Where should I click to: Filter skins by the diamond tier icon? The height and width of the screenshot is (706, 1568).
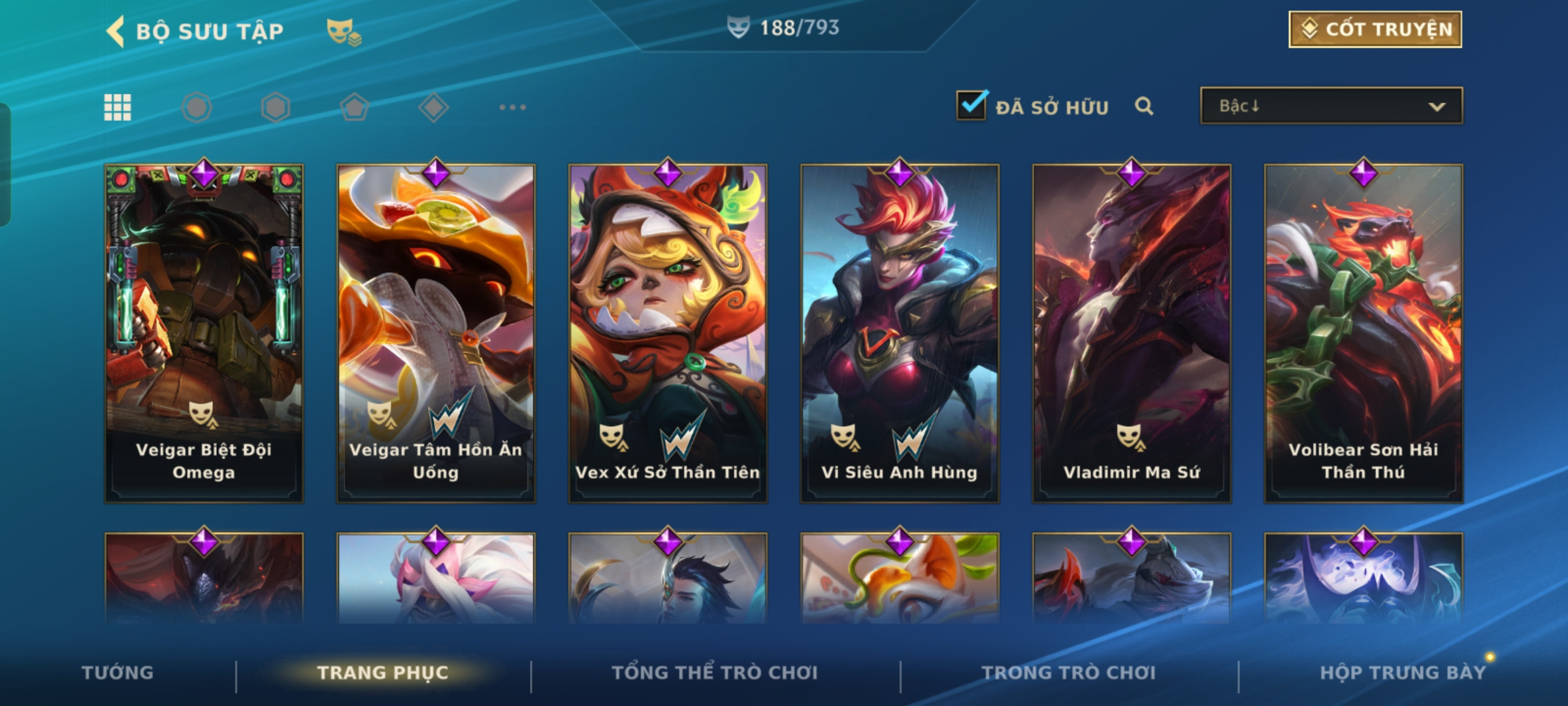433,107
